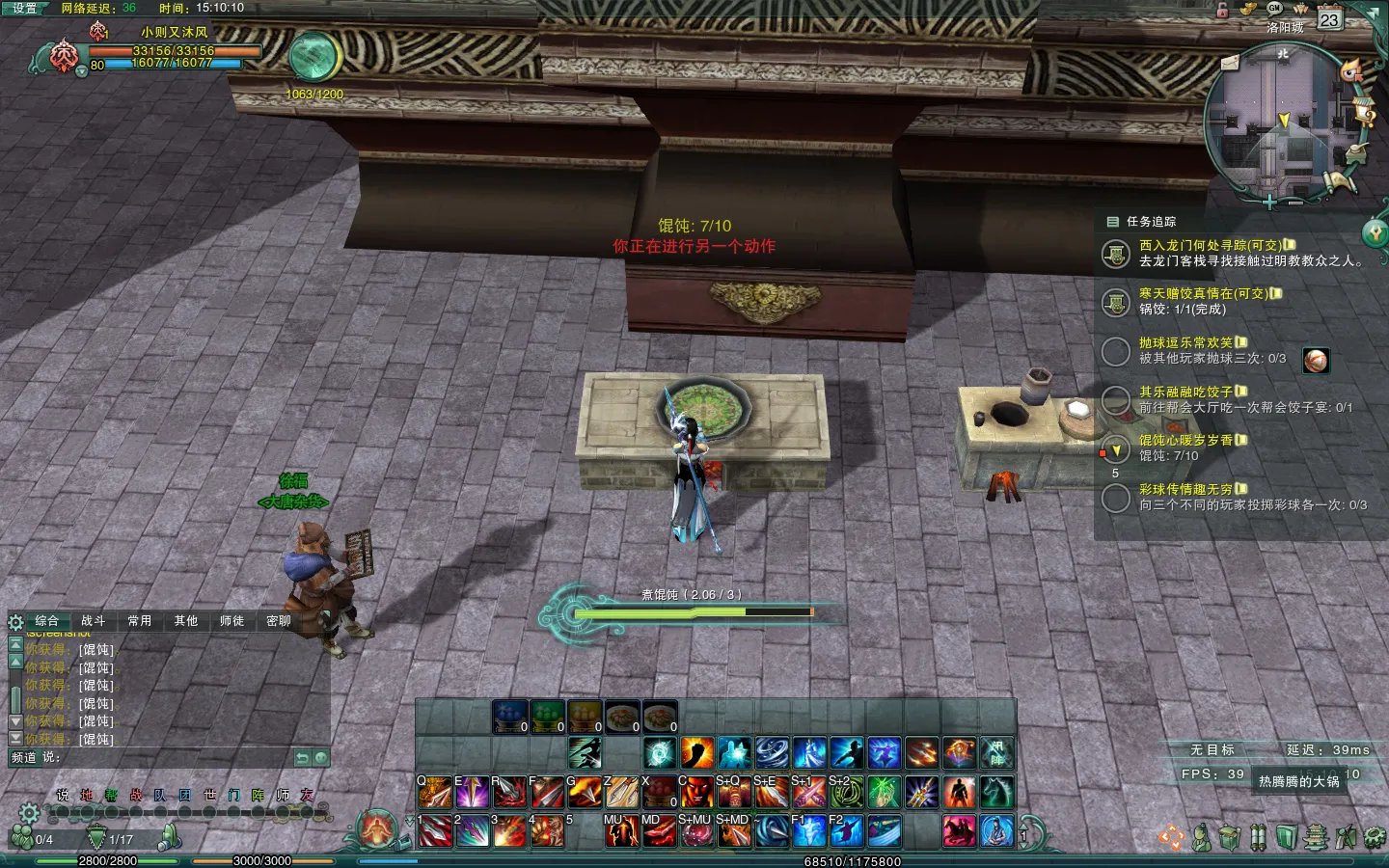The height and width of the screenshot is (868, 1389).
Task: Select the 师徒 chat tab
Action: 231,621
